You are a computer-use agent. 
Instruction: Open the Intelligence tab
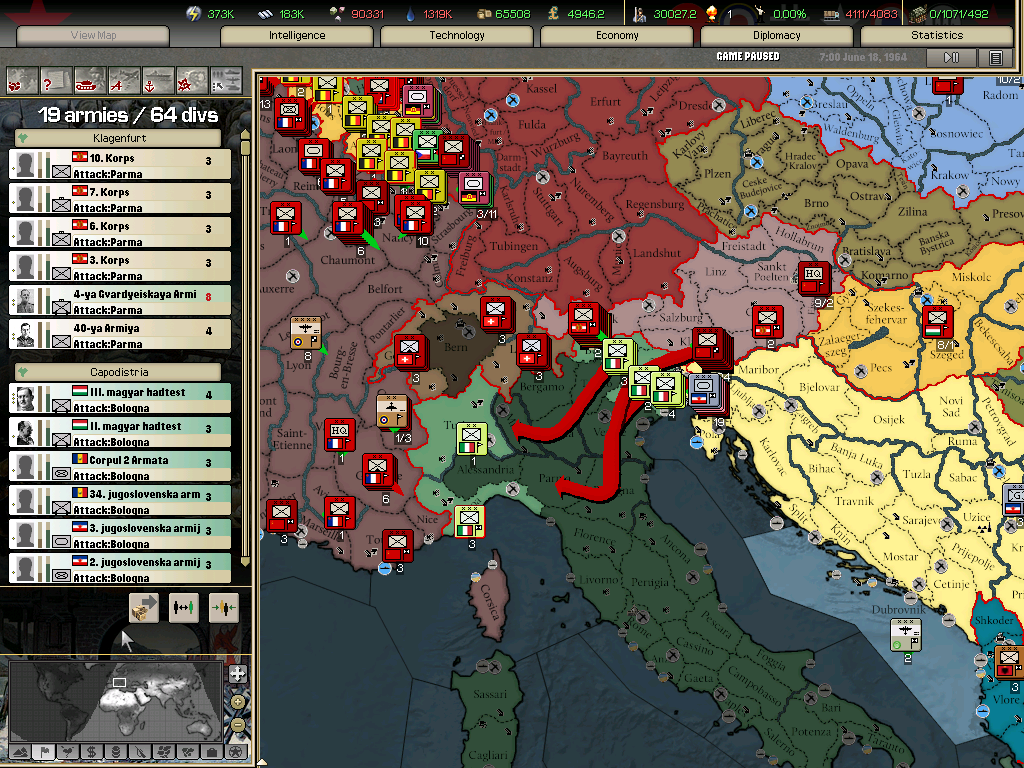click(297, 36)
